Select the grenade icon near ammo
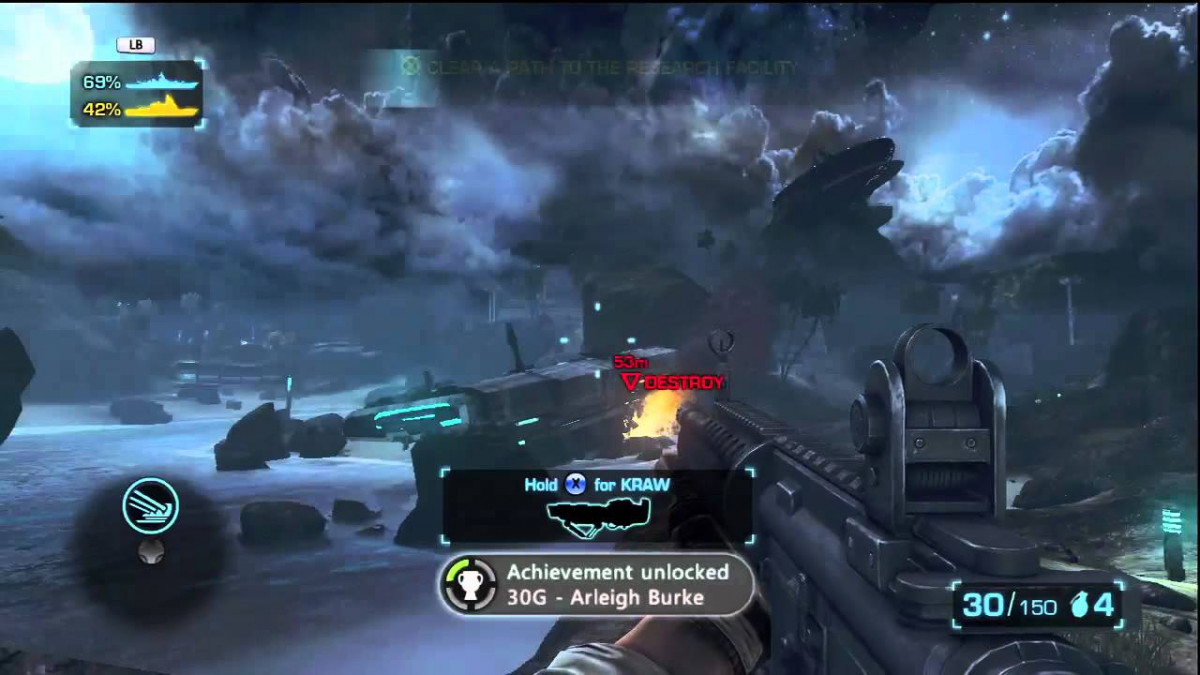 [x=1080, y=604]
